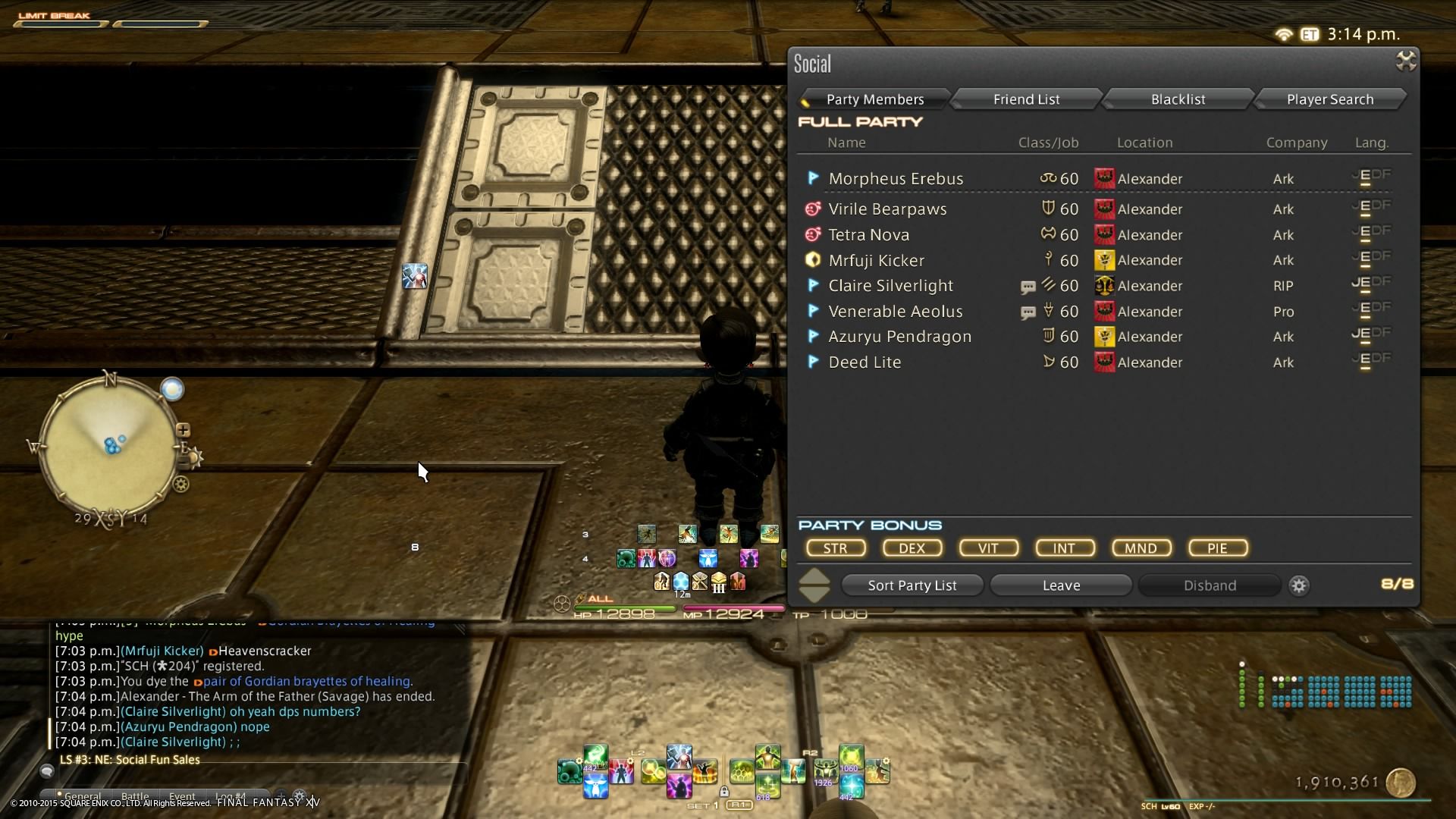This screenshot has width=1456, height=819.
Task: Open party settings gear icon
Action: tap(1299, 585)
